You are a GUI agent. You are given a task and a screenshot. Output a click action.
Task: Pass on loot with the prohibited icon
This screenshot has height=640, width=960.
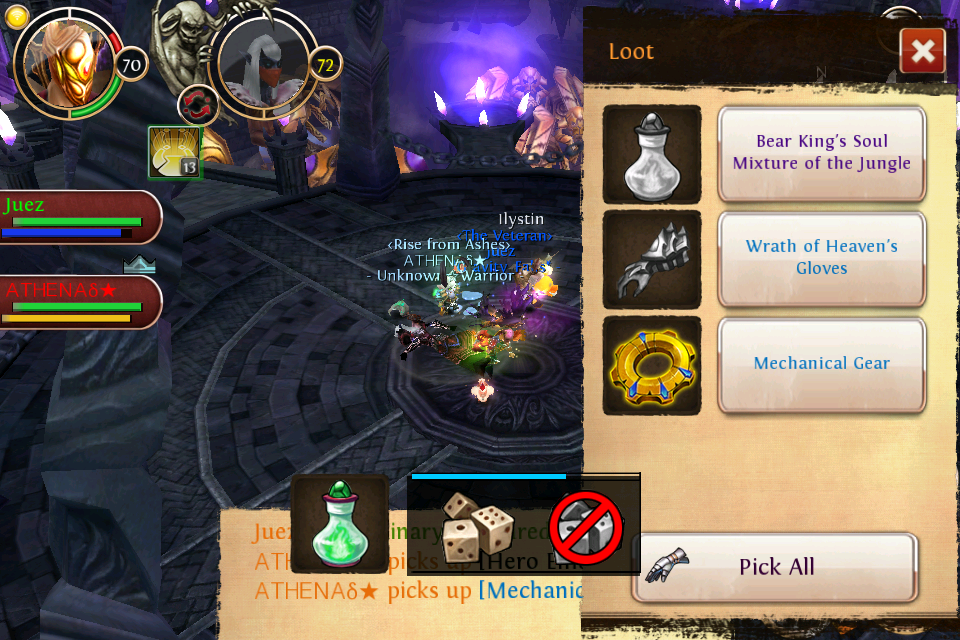point(586,526)
